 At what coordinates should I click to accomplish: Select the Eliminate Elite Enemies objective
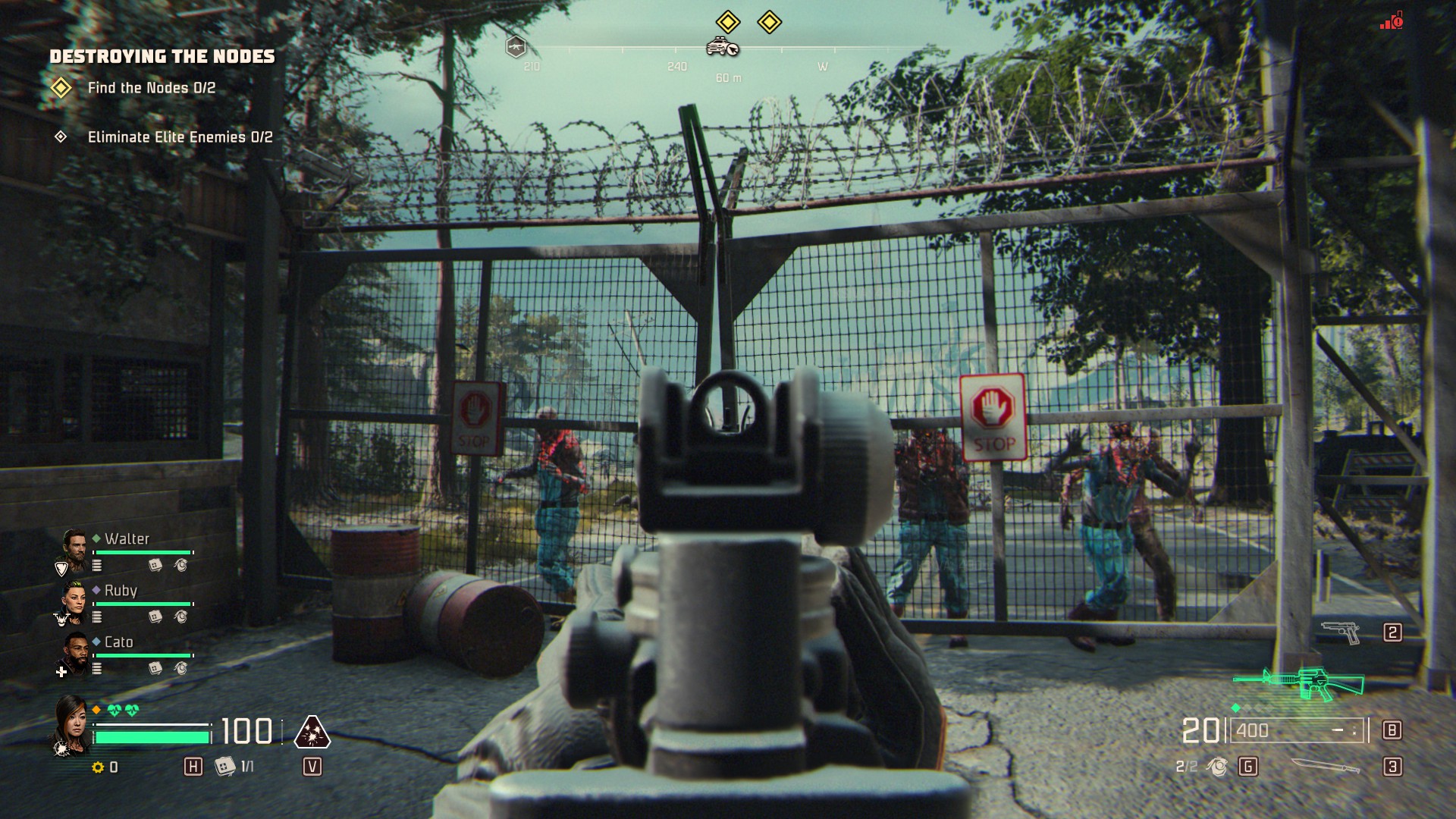(180, 137)
